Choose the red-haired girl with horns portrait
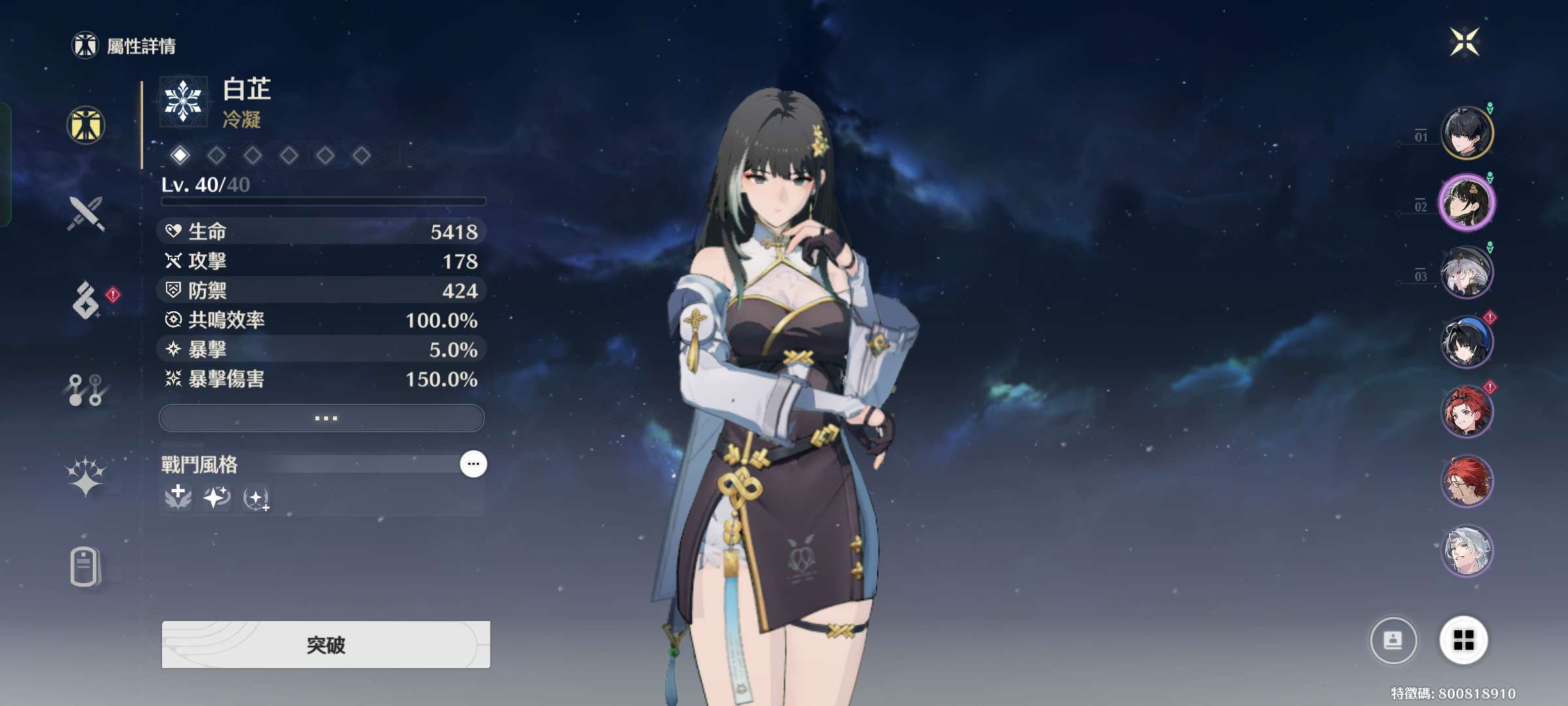This screenshot has width=1568, height=706. [1467, 412]
